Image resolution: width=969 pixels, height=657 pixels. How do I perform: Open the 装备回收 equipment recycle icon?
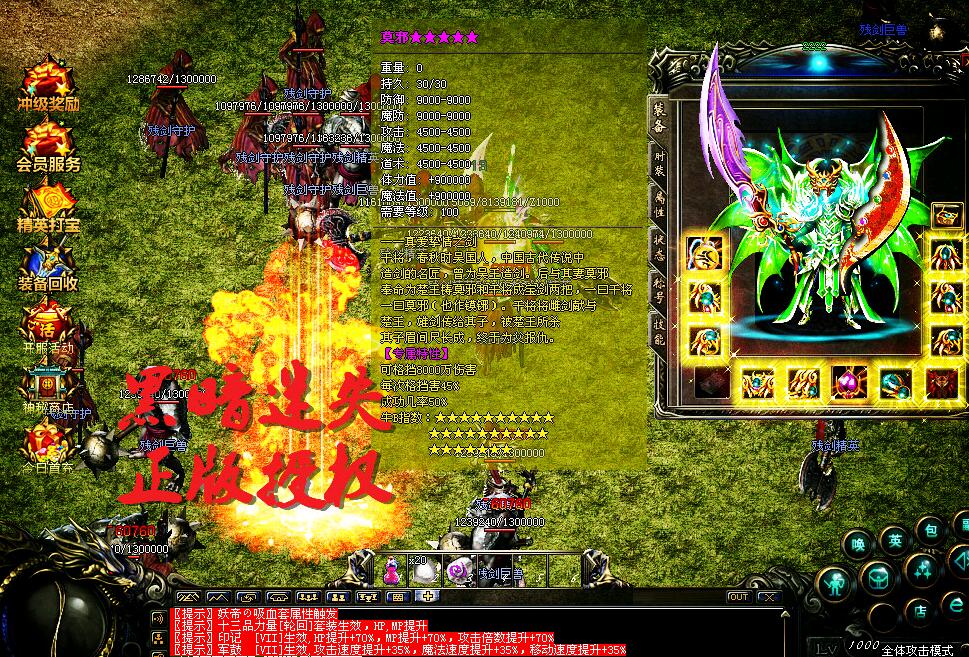pyautogui.click(x=48, y=266)
